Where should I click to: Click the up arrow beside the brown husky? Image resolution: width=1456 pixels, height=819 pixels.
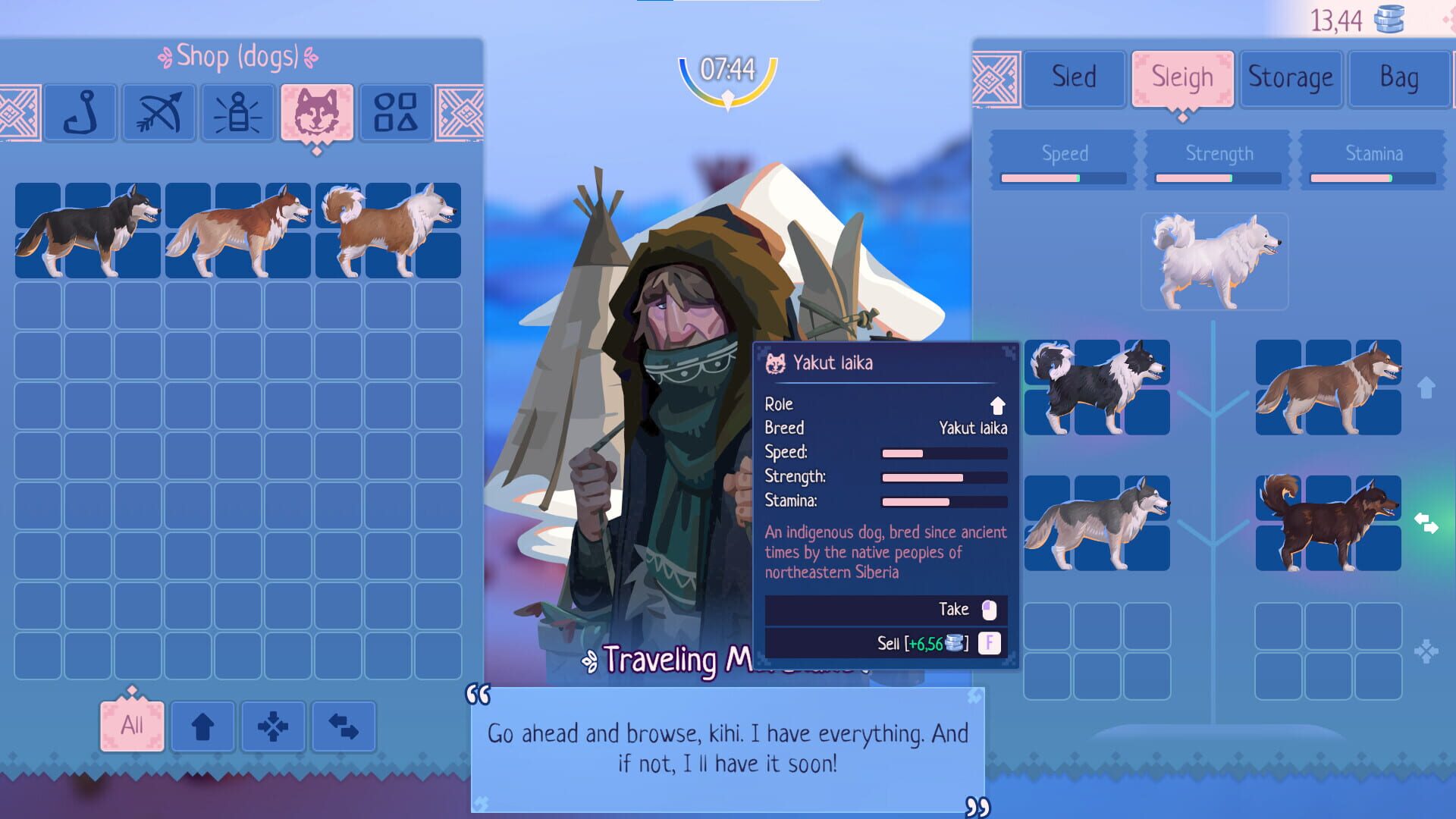click(x=1425, y=387)
